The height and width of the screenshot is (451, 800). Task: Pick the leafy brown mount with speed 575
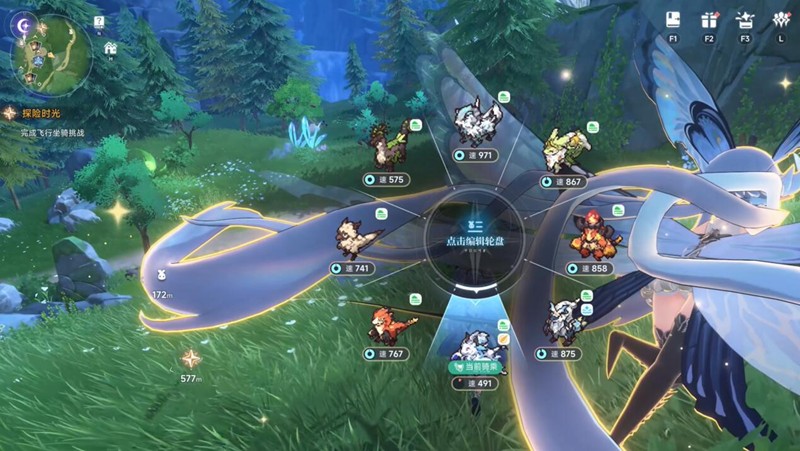pos(384,152)
